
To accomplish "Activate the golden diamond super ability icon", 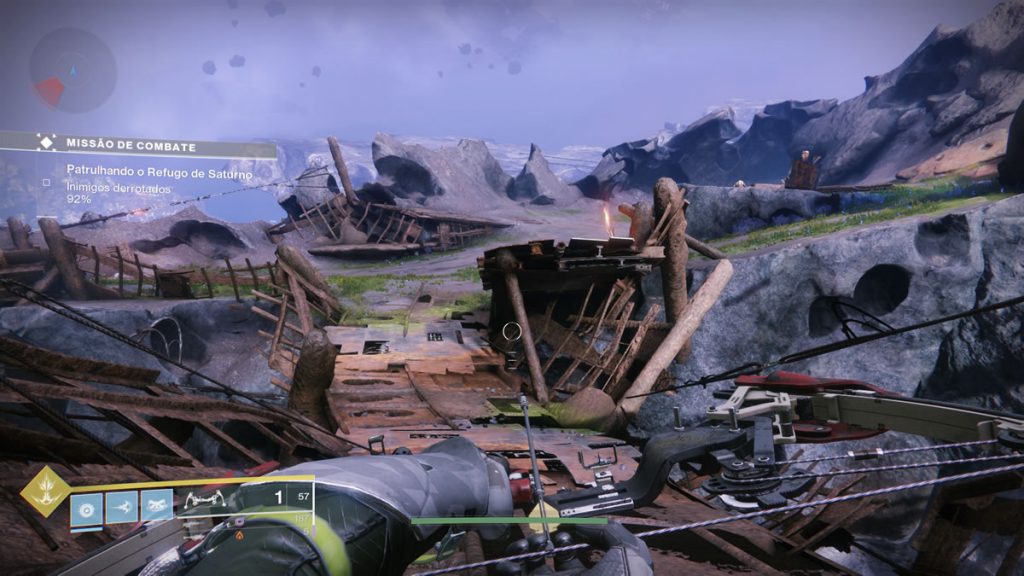I will [x=46, y=491].
